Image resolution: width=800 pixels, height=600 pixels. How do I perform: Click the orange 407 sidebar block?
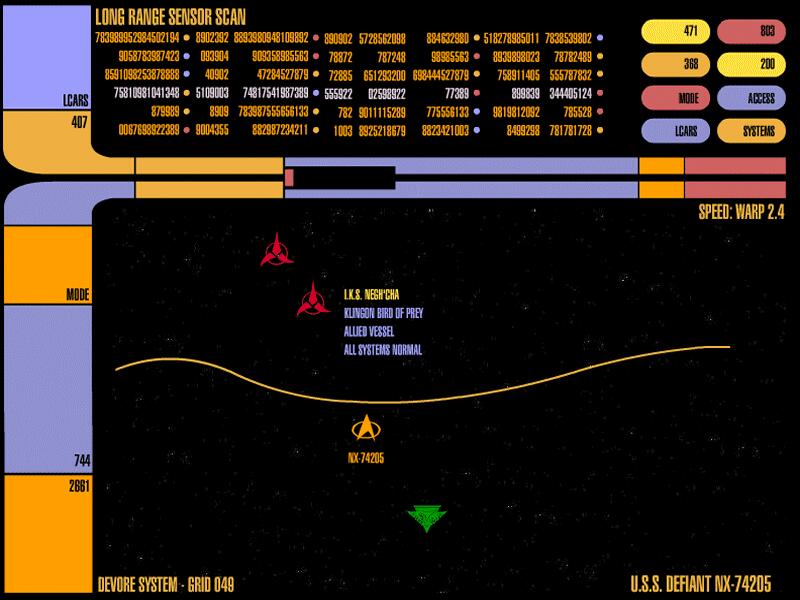32,133
